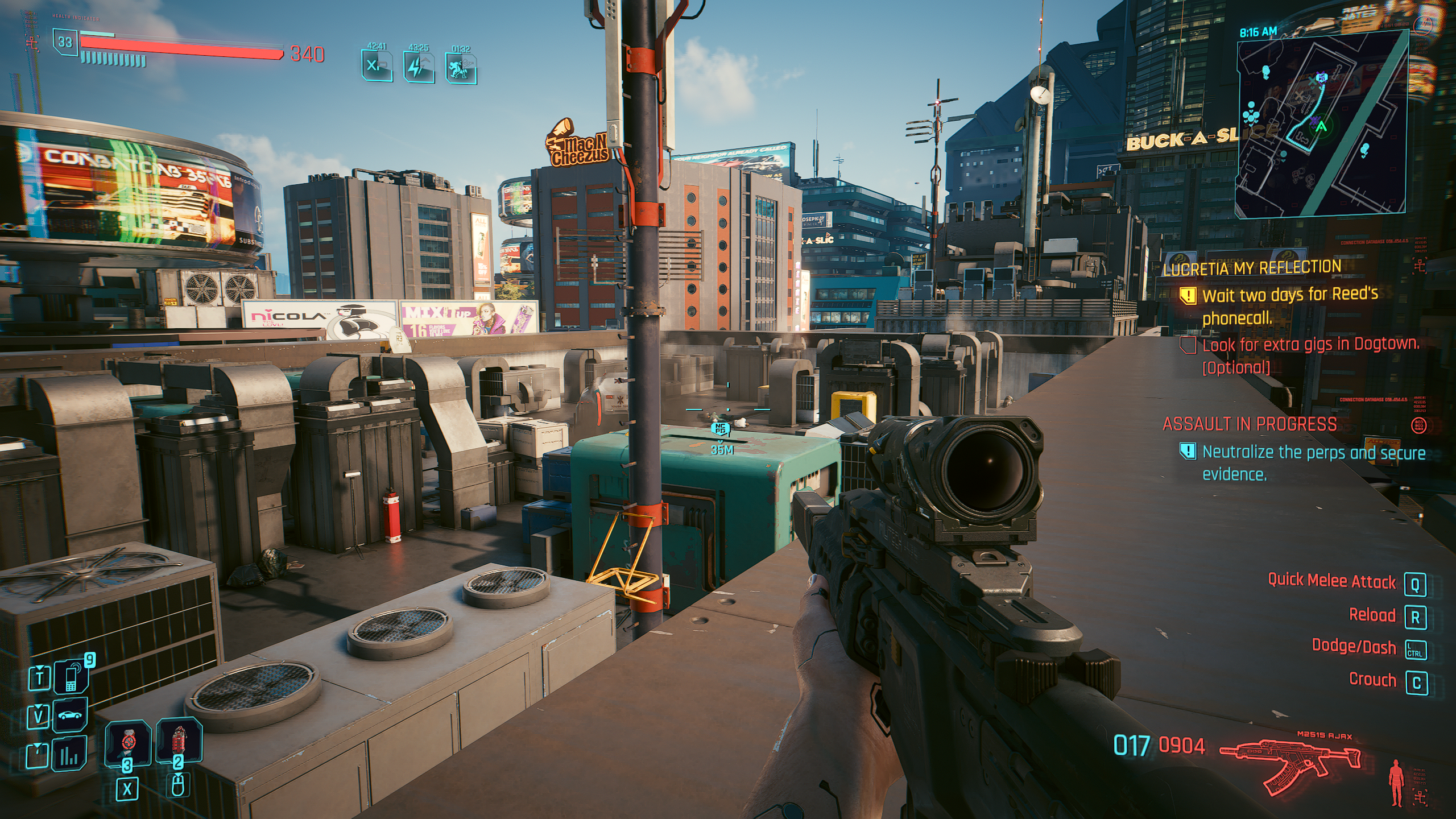Select the car vehicle-call icon
Screen dimensions: 1456x819
(71, 715)
